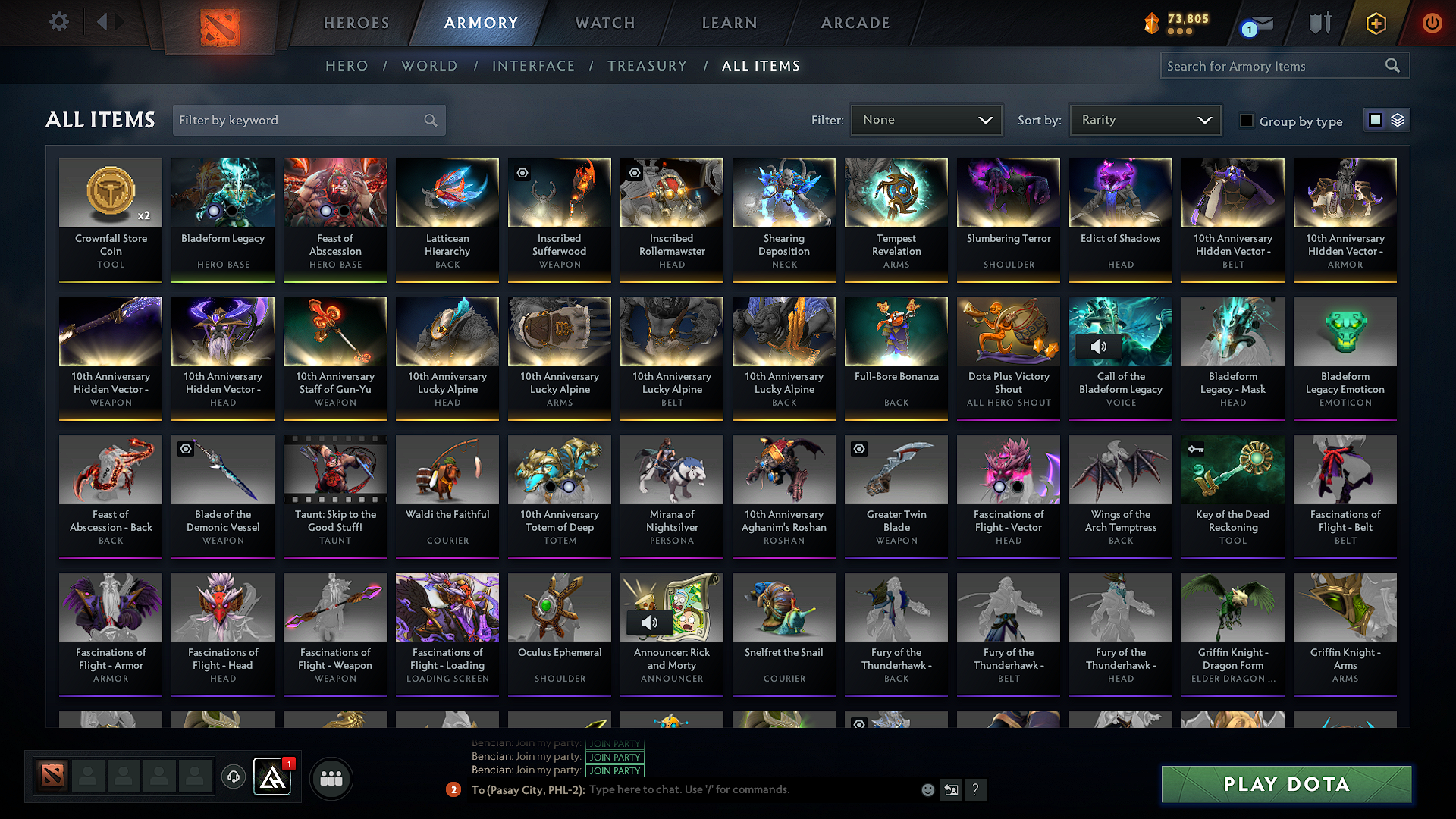Switch to the WATCH tab
Screen dimensions: 1456x819
[x=604, y=23]
